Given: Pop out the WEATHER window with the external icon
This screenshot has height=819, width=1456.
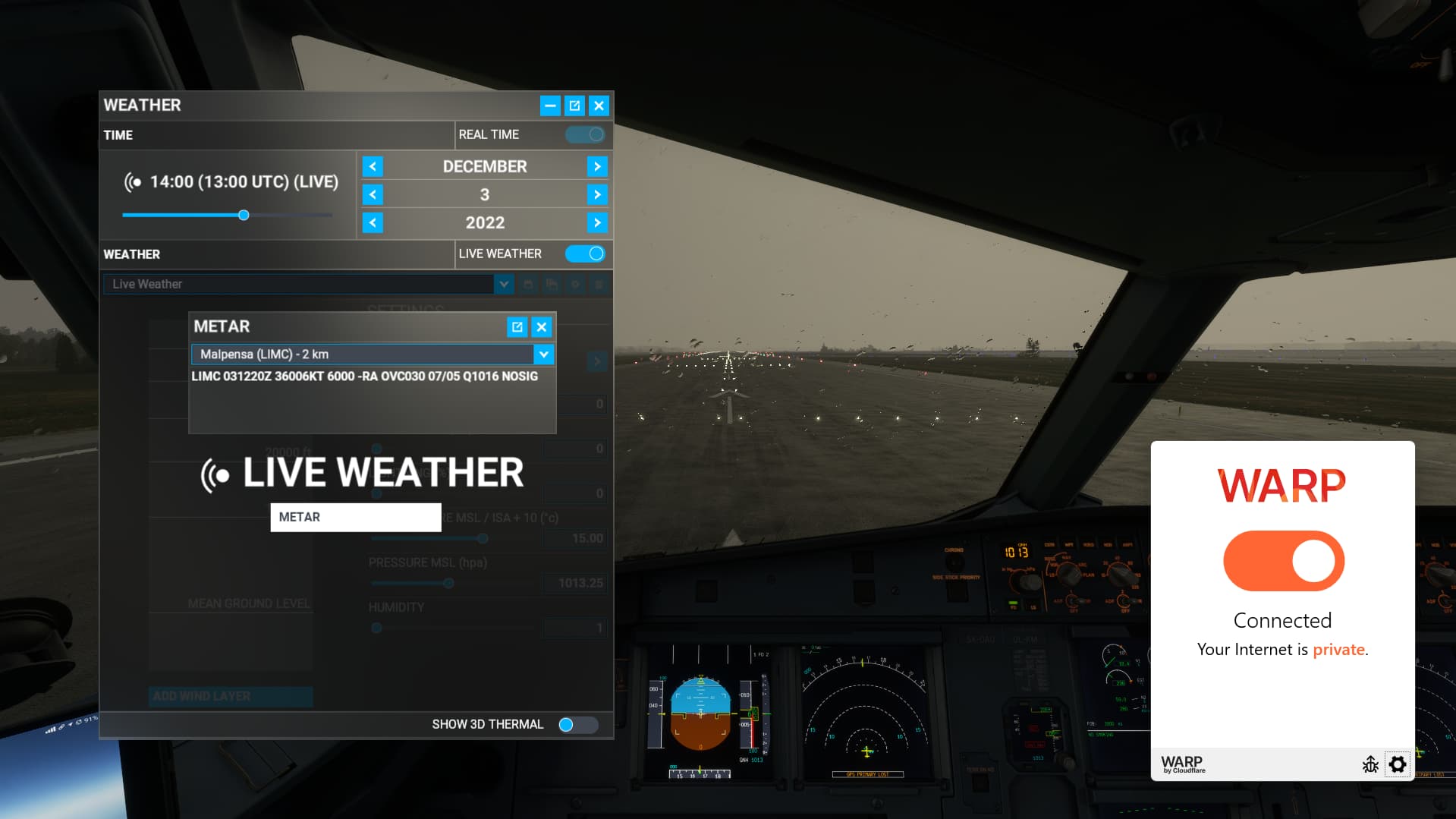Looking at the screenshot, I should pos(574,106).
